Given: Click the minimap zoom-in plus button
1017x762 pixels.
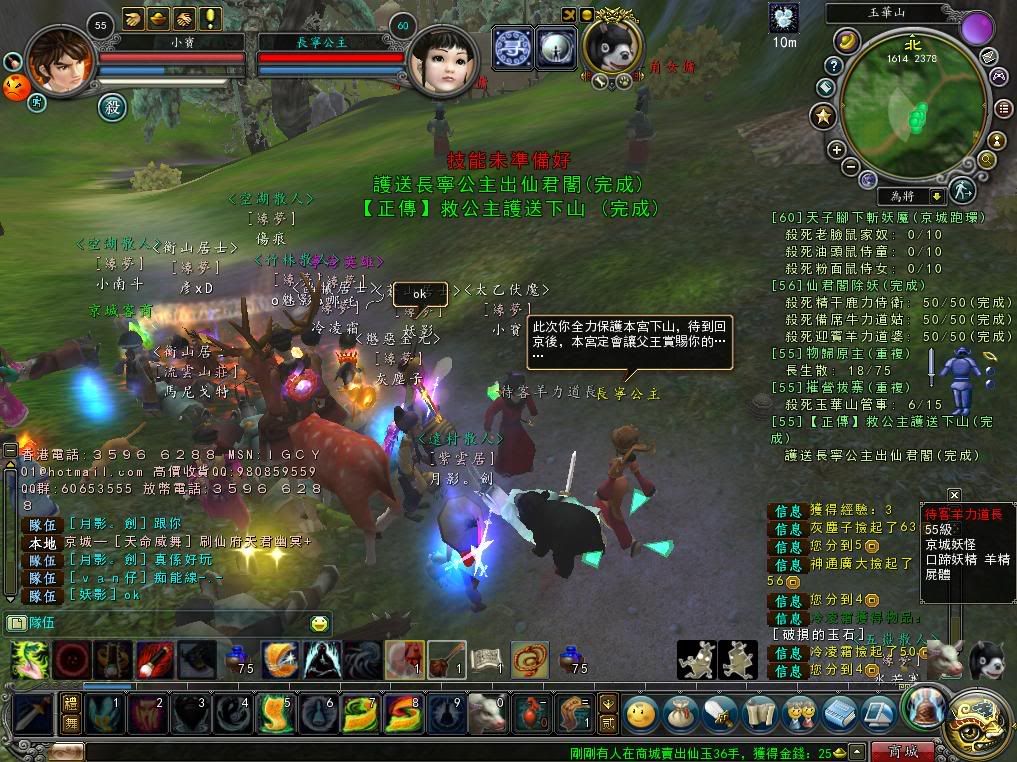Looking at the screenshot, I should point(837,150).
